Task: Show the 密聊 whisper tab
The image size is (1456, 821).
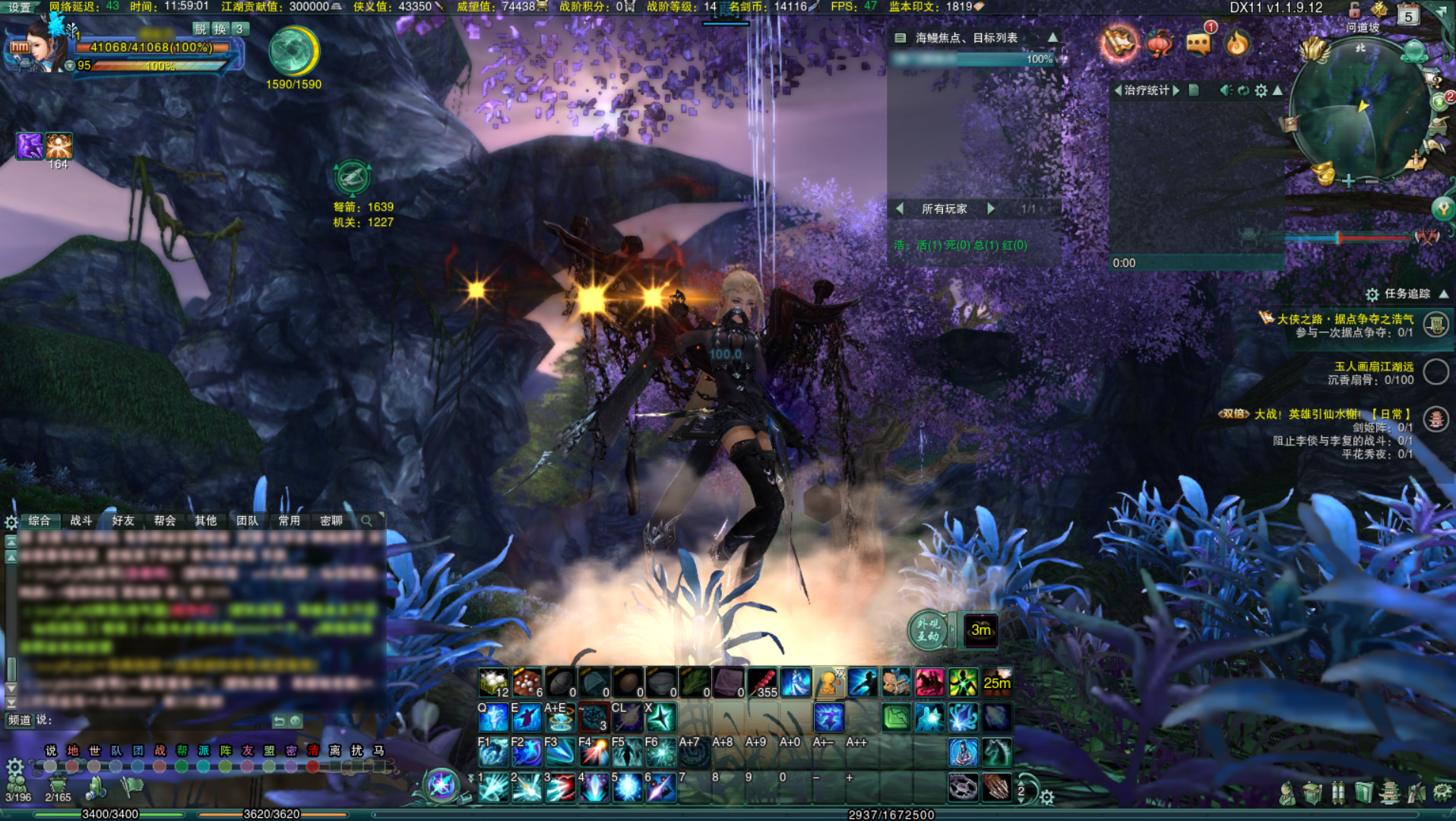Action: (331, 521)
